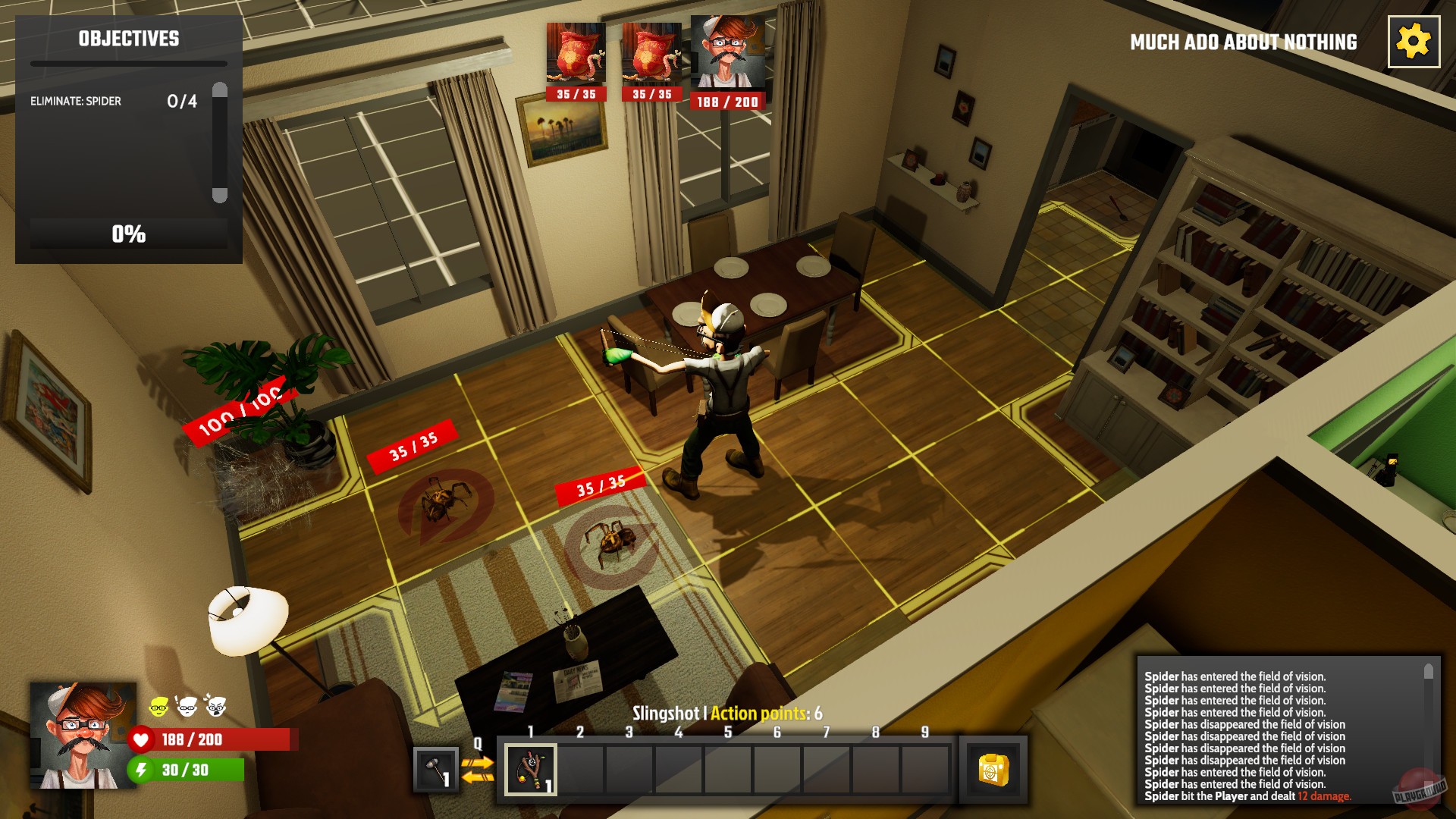Click empty hotbar slot number 5
This screenshot has width=1456, height=819.
click(x=726, y=768)
